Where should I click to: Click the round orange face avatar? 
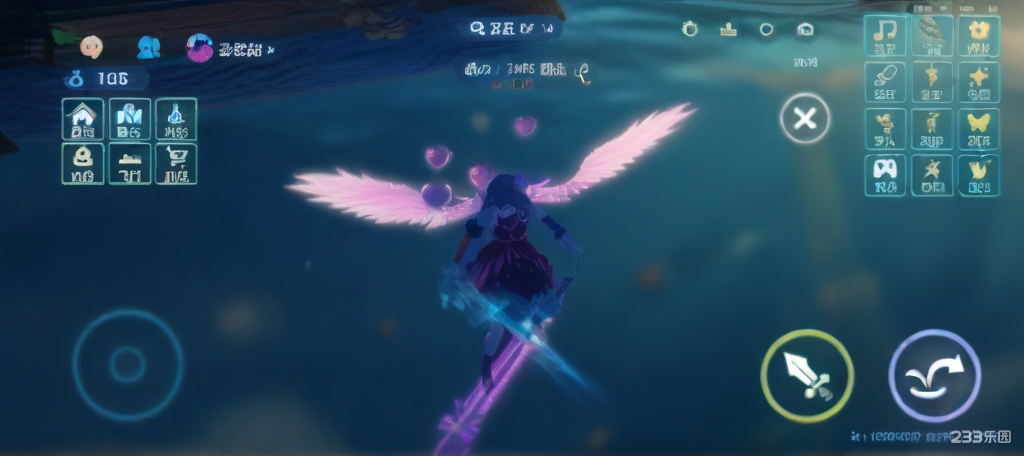pyautogui.click(x=92, y=46)
